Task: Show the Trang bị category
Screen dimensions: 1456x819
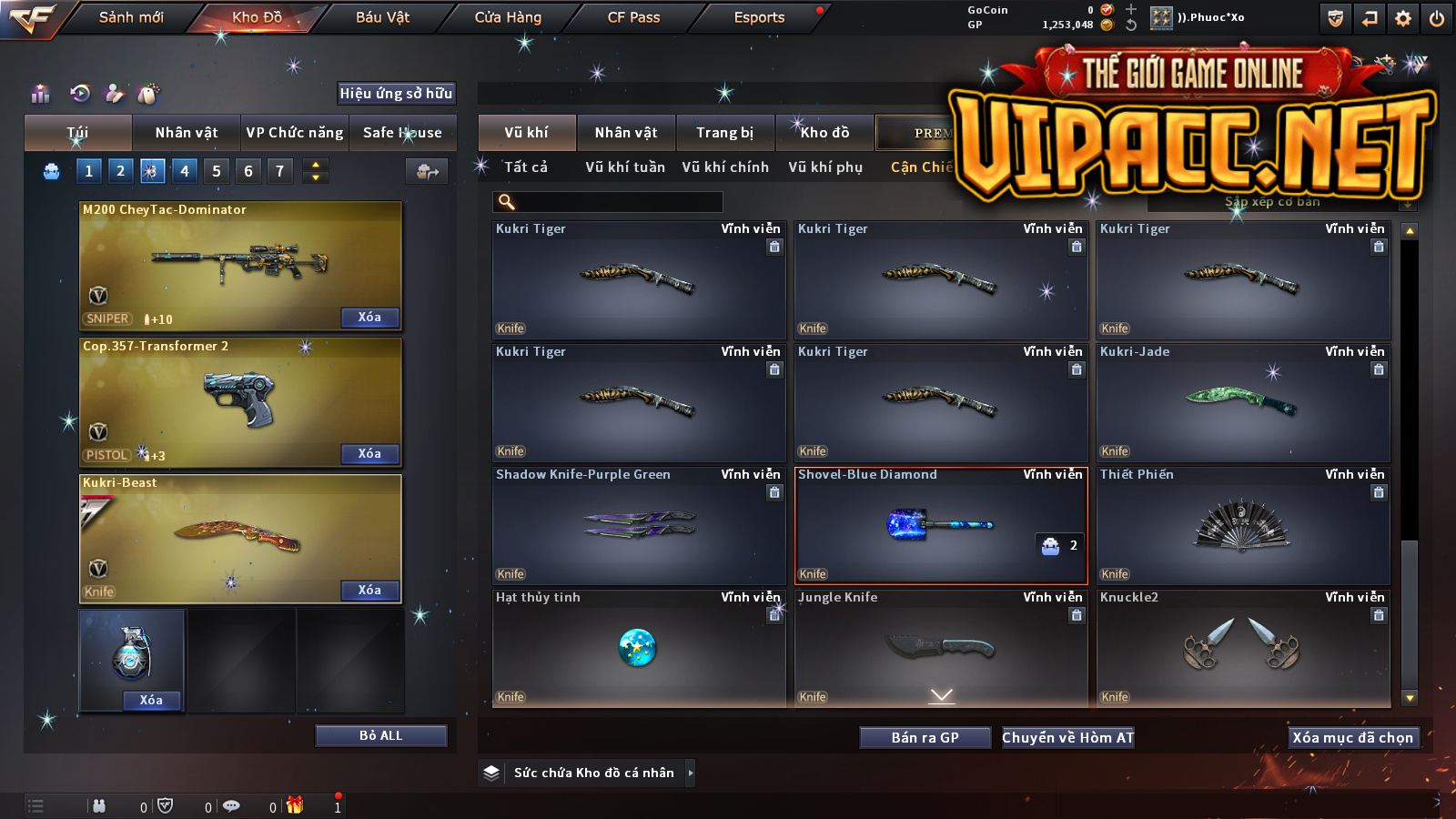Action: coord(724,133)
